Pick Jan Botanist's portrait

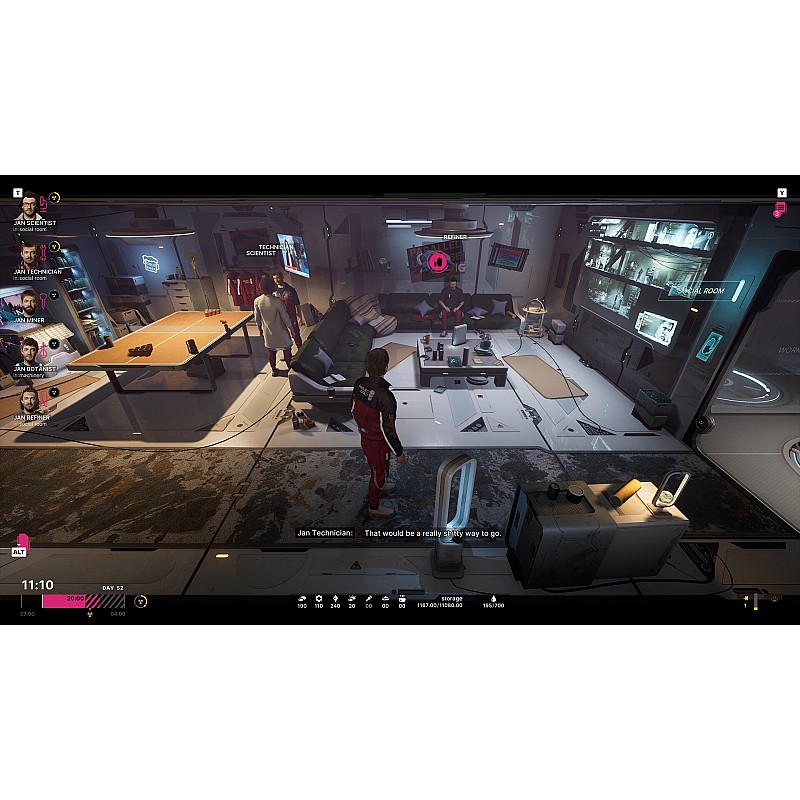click(27, 350)
